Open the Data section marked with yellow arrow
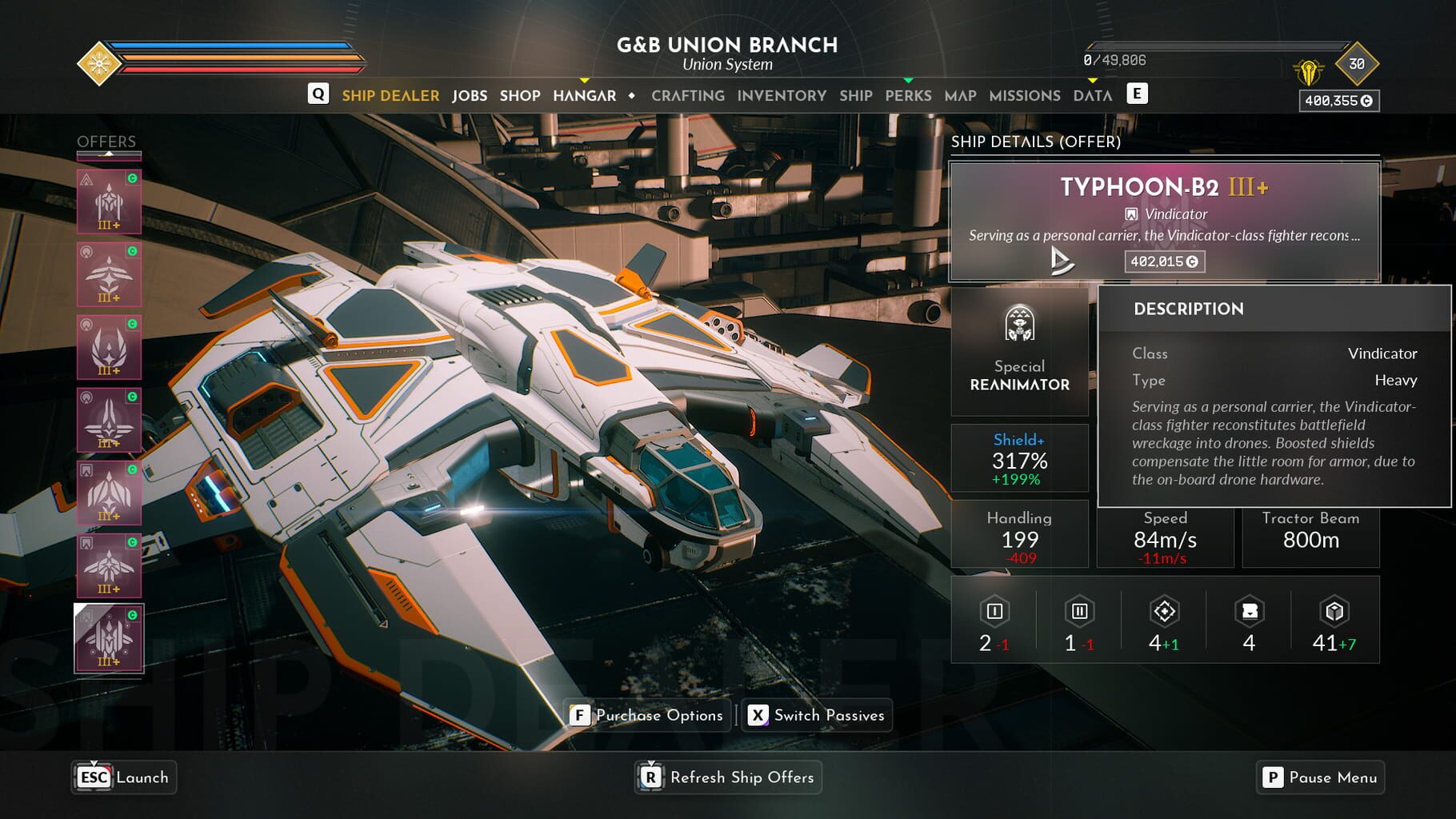The image size is (1456, 819). [x=1093, y=95]
